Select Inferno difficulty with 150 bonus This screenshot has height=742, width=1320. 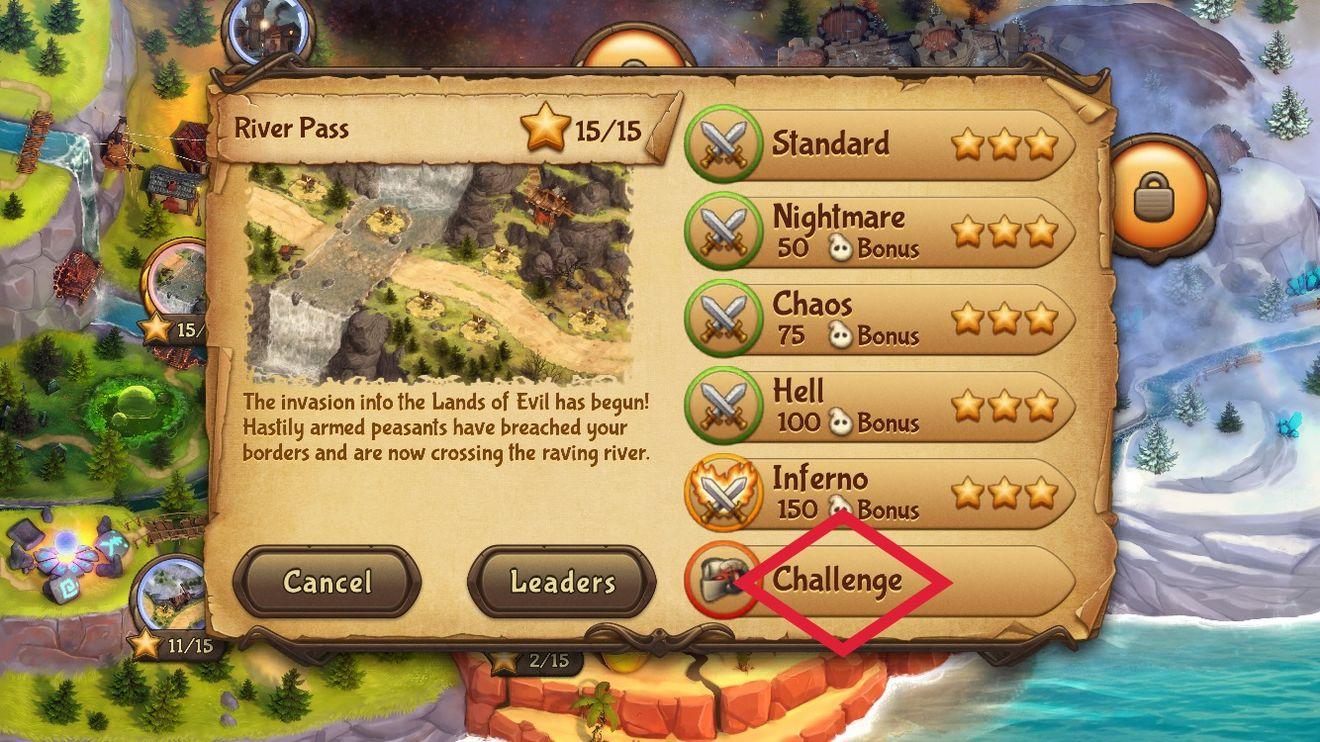[880, 493]
